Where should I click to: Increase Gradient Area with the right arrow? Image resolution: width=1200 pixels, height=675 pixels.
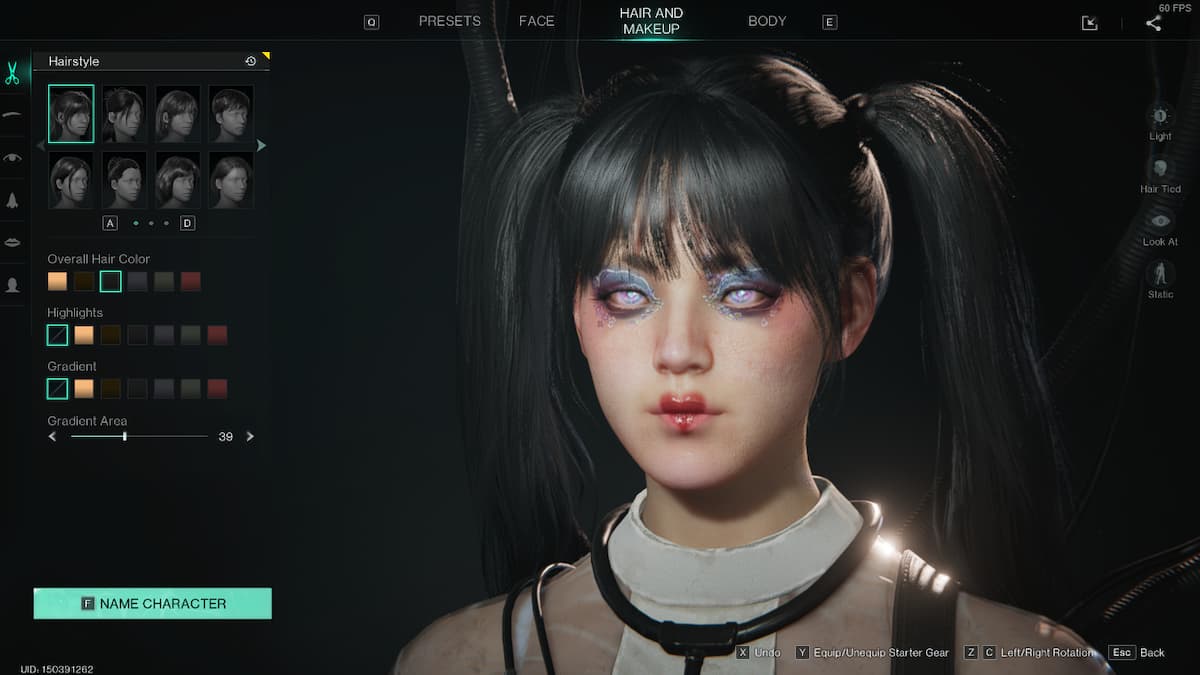point(250,437)
